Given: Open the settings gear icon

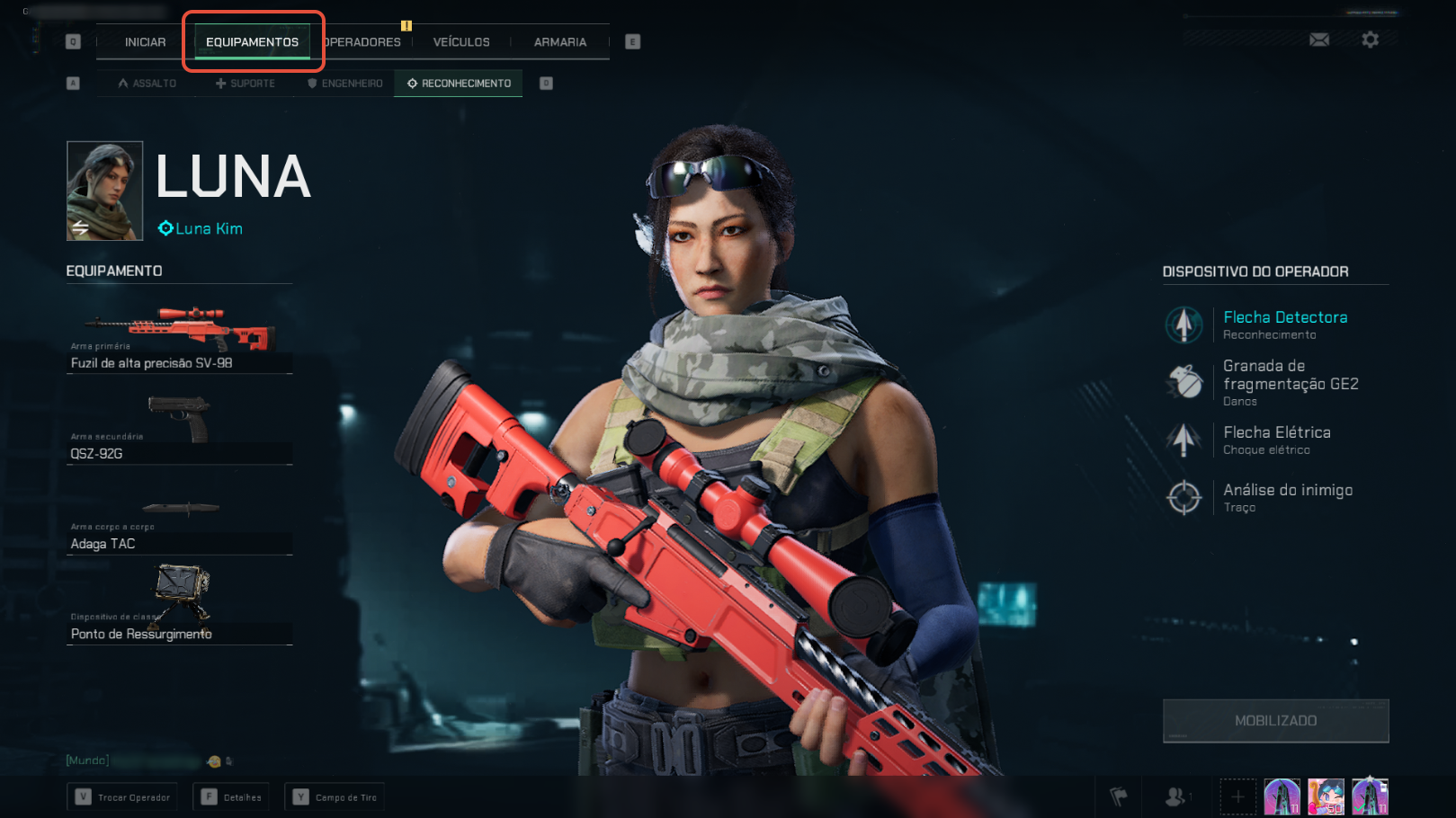Looking at the screenshot, I should coord(1370,40).
